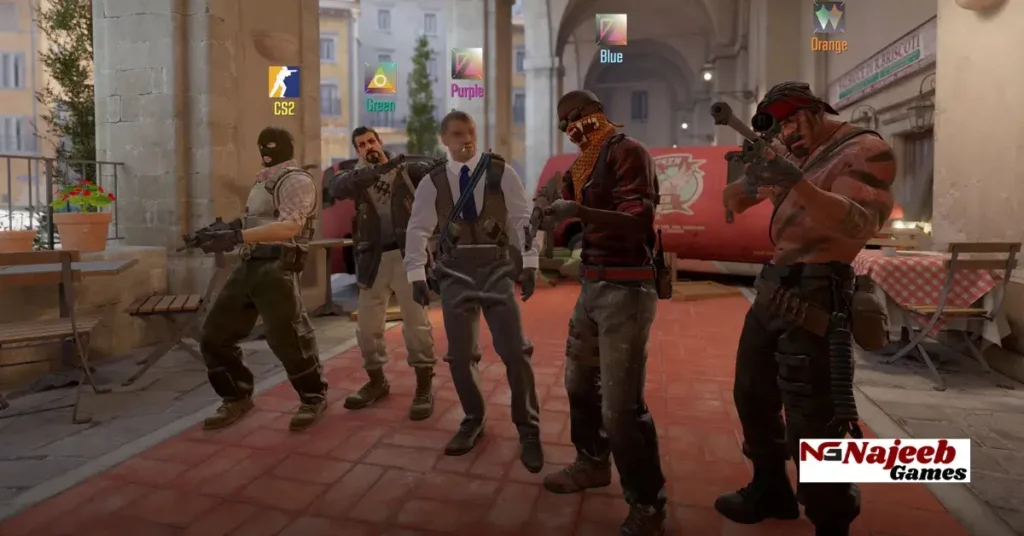1024x536 pixels.
Task: Select the Orange player's avatar
Action: (x=828, y=17)
